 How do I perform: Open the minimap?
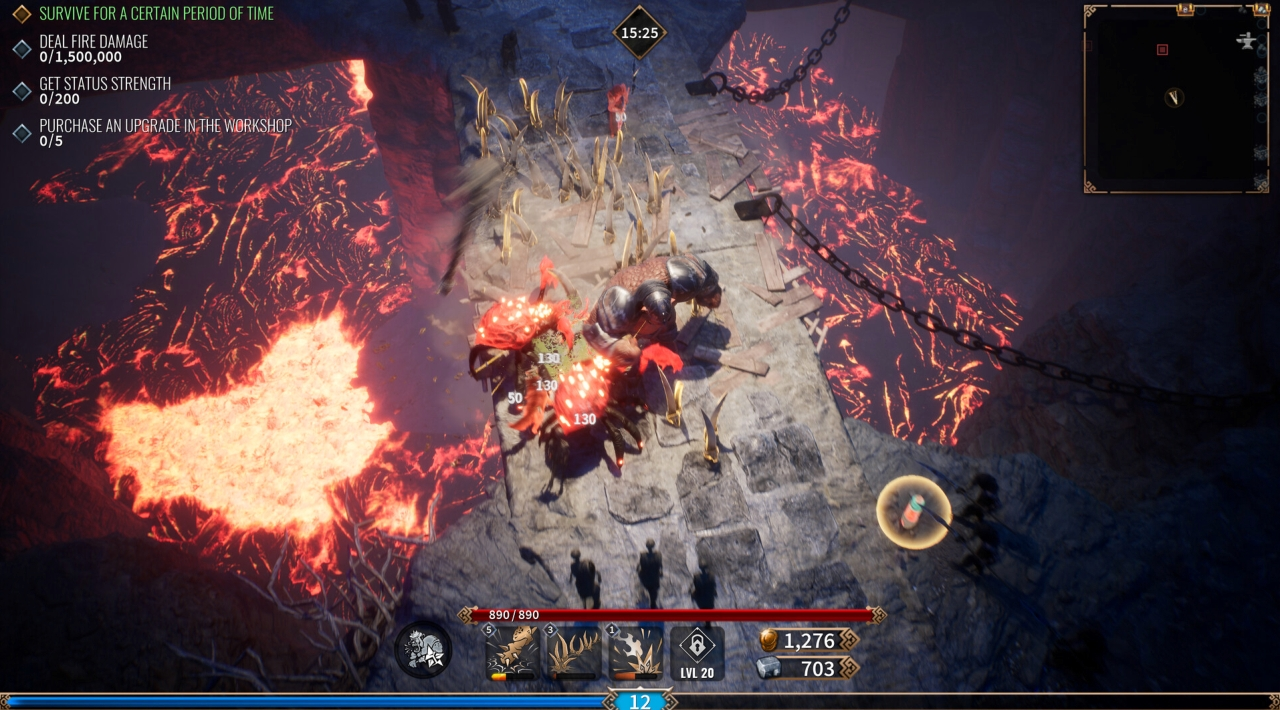pyautogui.click(x=1176, y=99)
